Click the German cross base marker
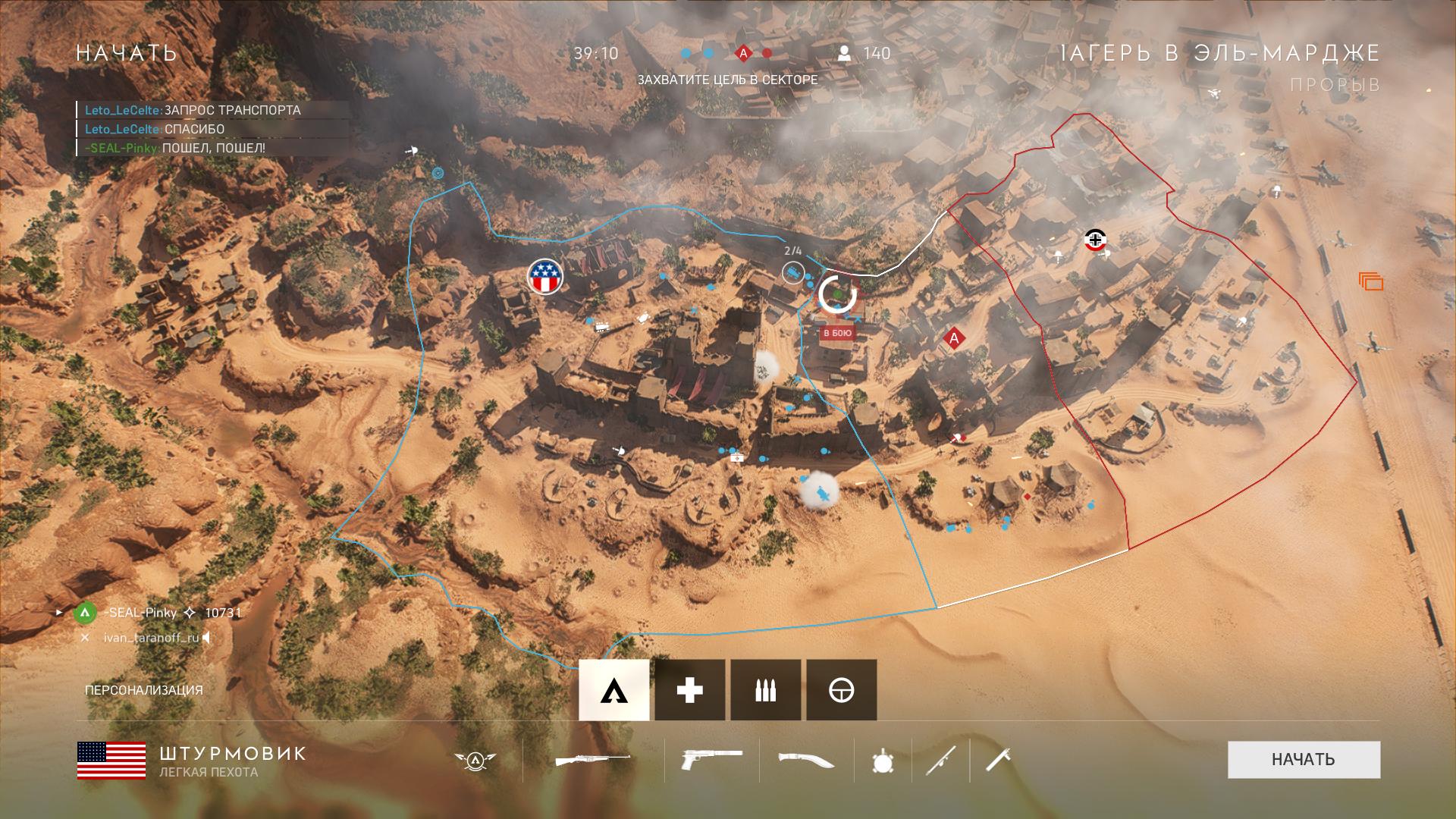Screen dimensions: 1456x819 pyautogui.click(x=1095, y=240)
